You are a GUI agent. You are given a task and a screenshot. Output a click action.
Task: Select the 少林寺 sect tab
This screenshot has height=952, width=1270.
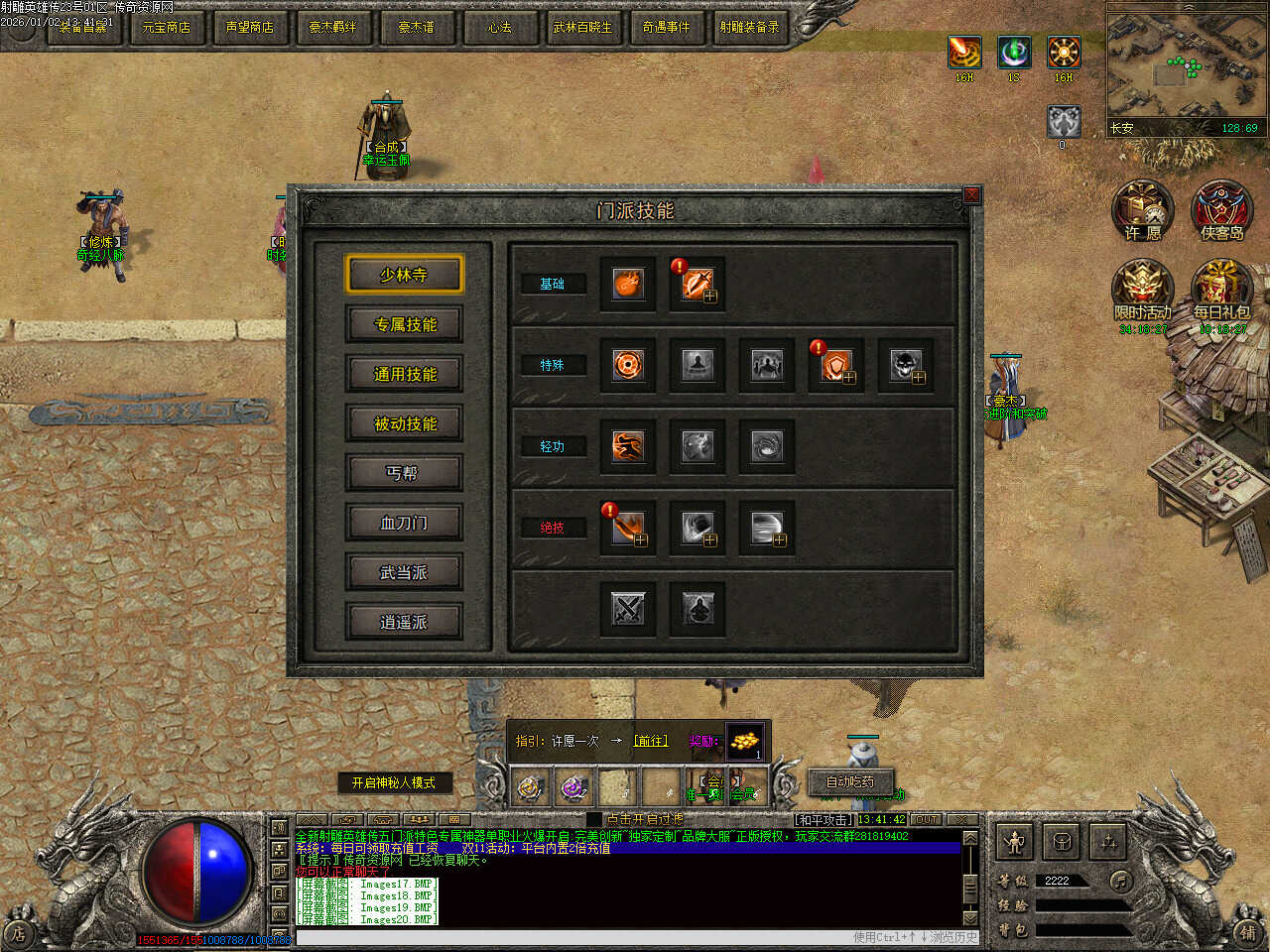pos(404,275)
